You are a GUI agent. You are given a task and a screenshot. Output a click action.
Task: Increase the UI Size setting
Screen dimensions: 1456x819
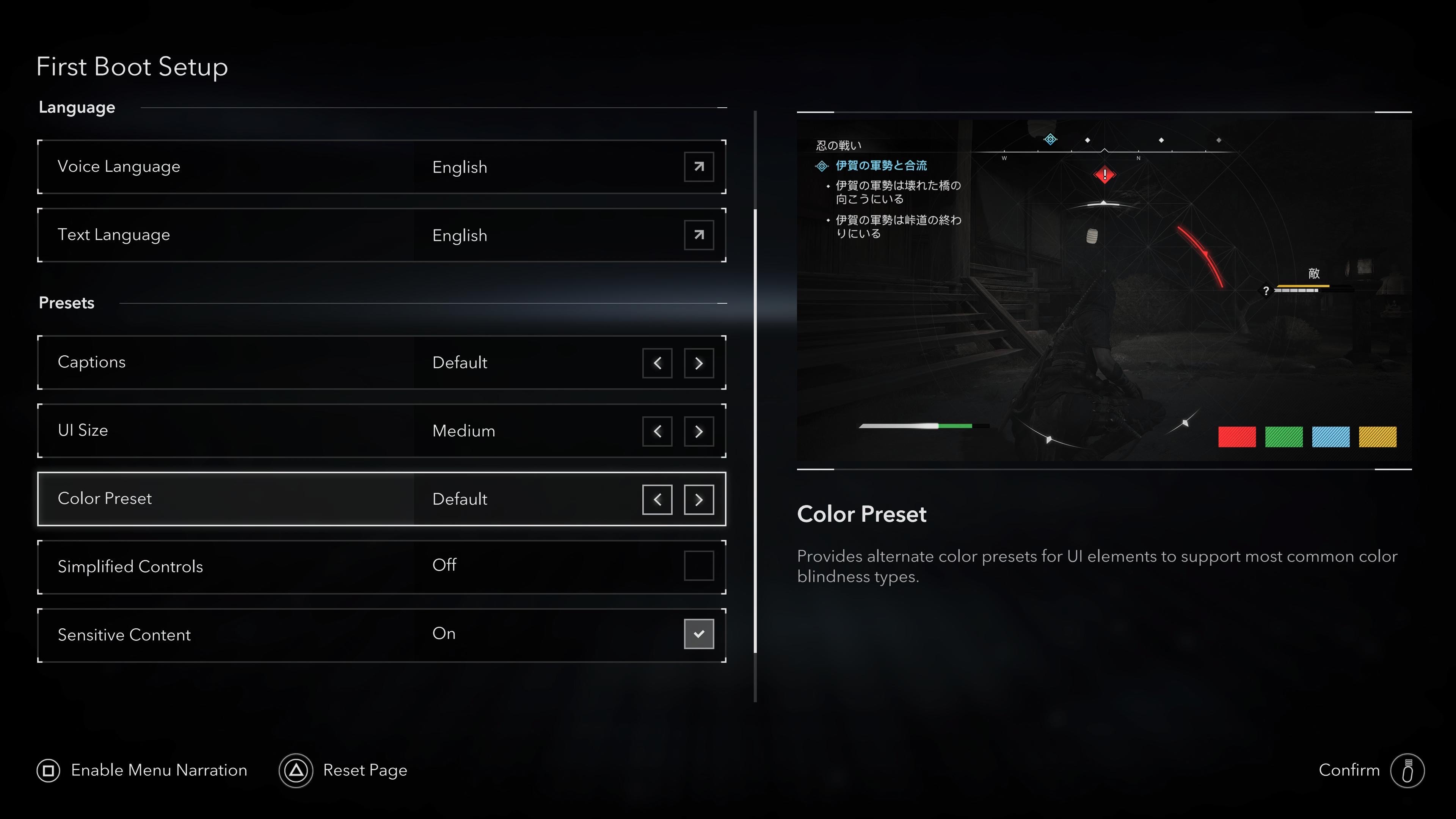tap(698, 431)
